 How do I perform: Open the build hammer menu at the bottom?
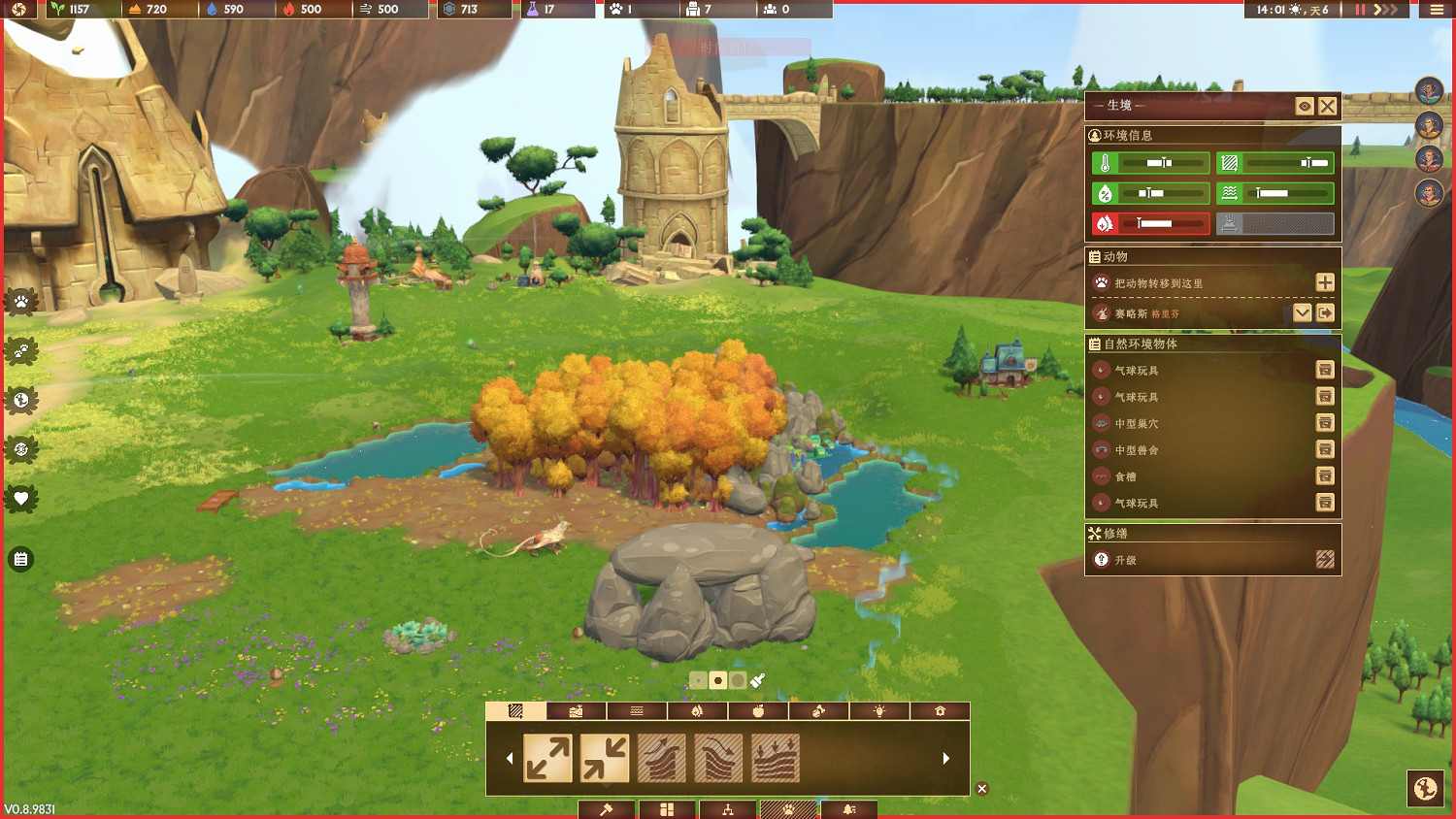[606, 810]
